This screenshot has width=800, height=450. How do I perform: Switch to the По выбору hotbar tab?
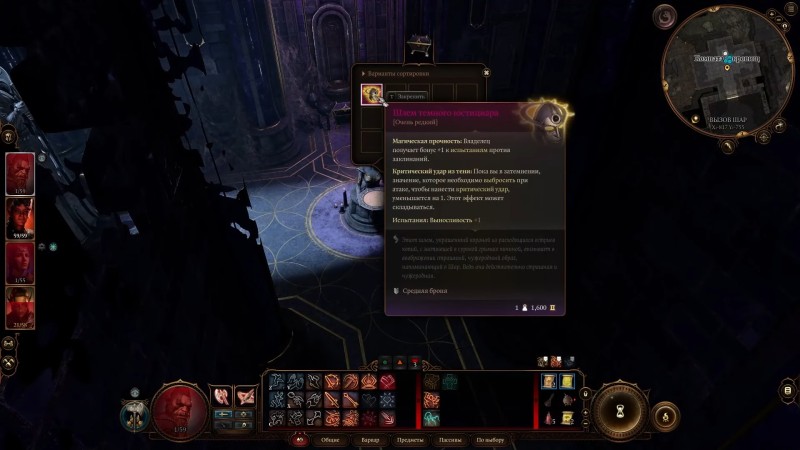click(490, 440)
